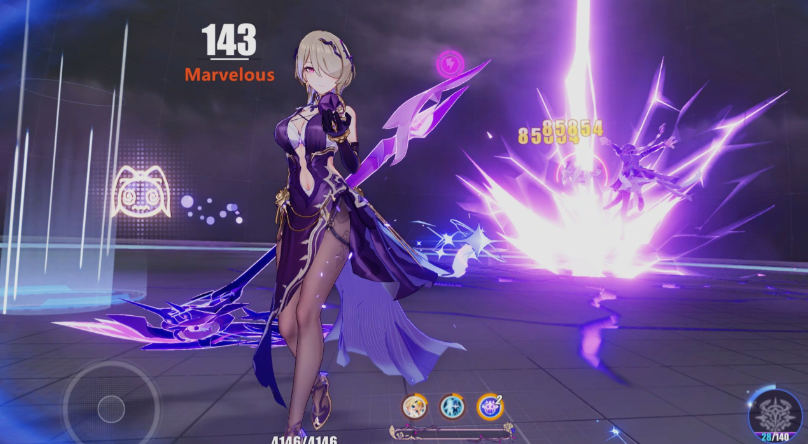Click the blue figure buff icon
Viewport: 808px width, 444px height.
(452, 406)
